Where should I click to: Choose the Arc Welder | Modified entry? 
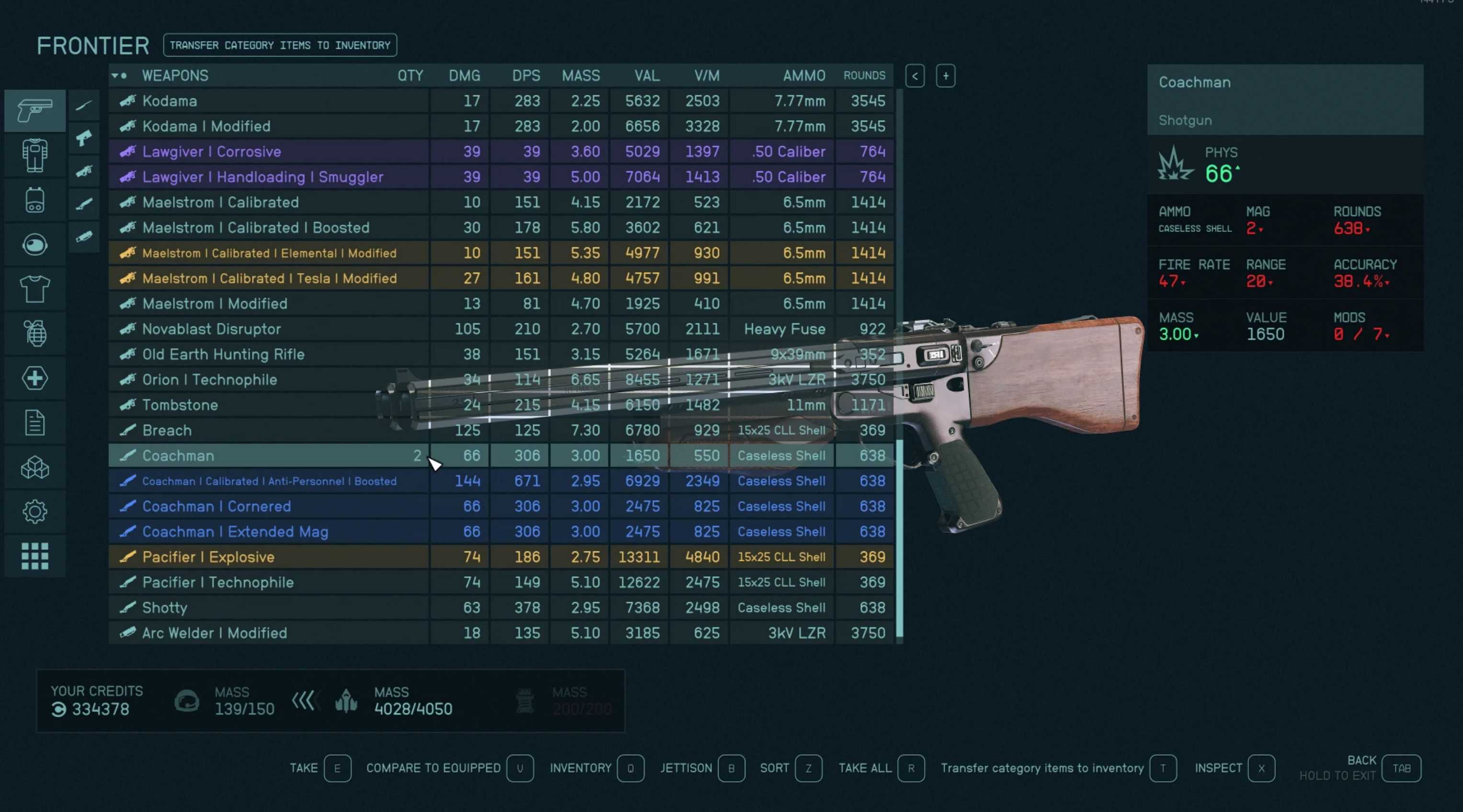[x=214, y=633]
